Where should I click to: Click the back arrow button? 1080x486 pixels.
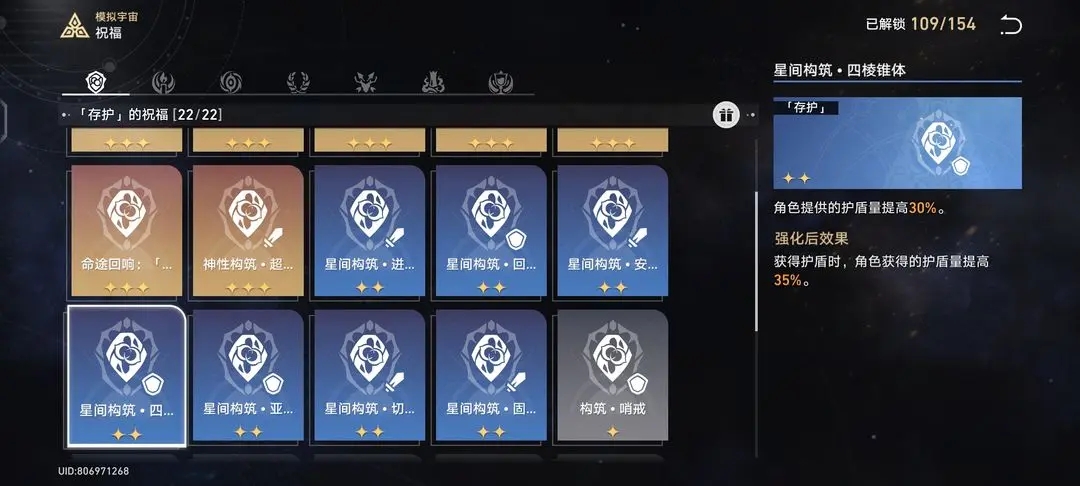[x=1011, y=25]
